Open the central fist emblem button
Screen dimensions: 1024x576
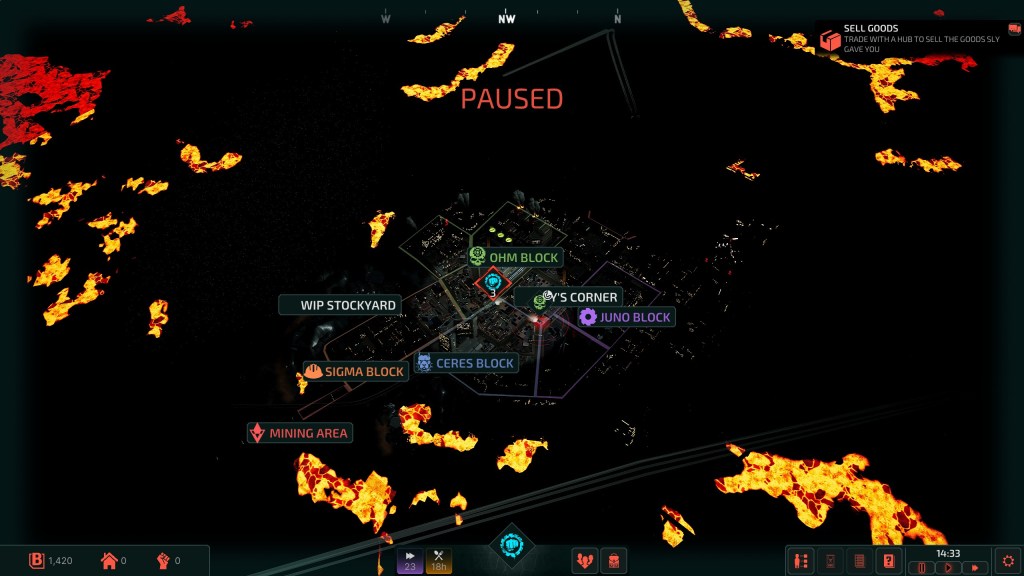click(x=512, y=547)
